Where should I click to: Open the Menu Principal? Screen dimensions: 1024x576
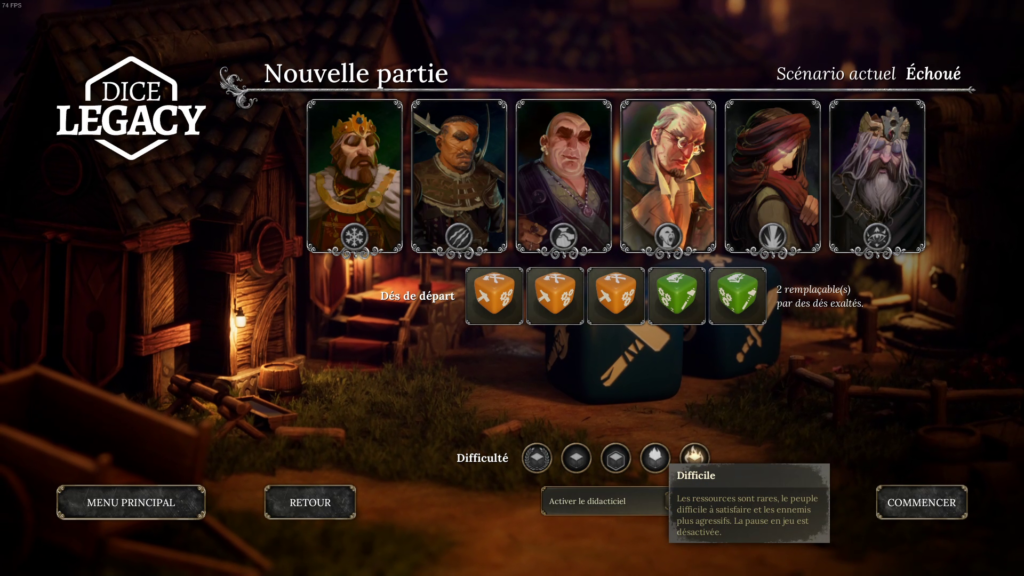click(131, 502)
